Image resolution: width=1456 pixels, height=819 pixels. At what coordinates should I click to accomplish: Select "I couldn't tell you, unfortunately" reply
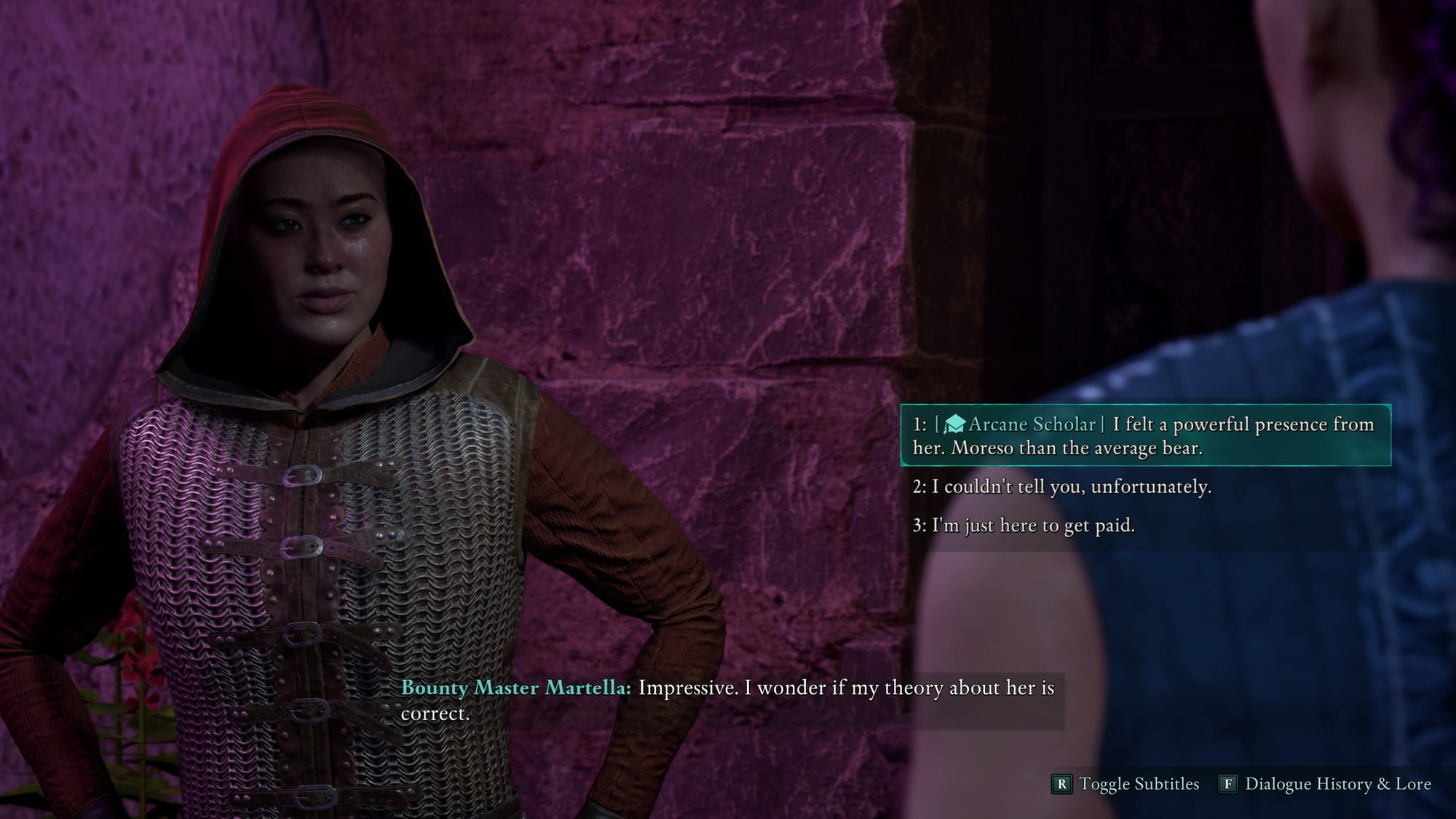1063,487
